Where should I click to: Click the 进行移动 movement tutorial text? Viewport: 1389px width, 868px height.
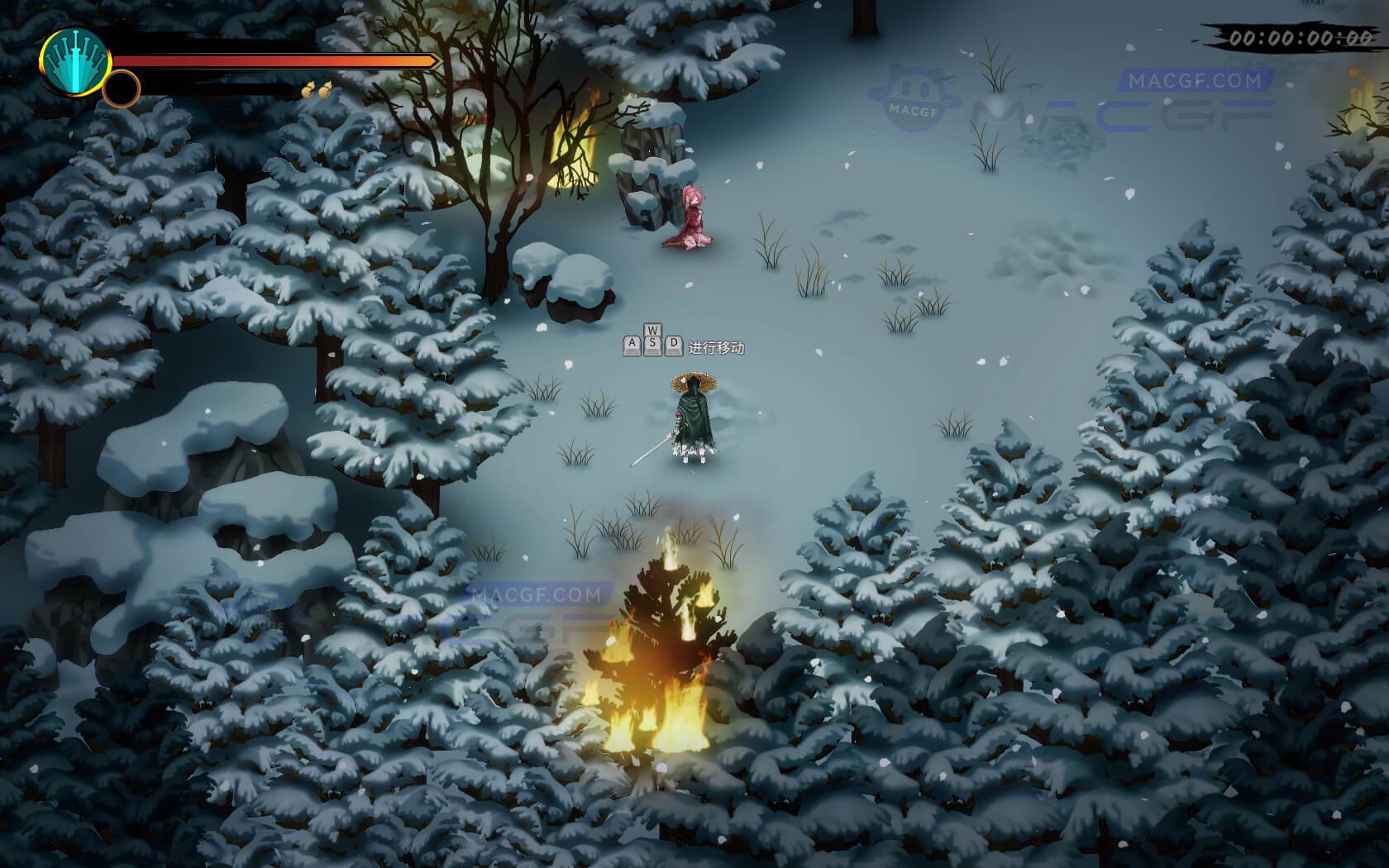coord(717,347)
